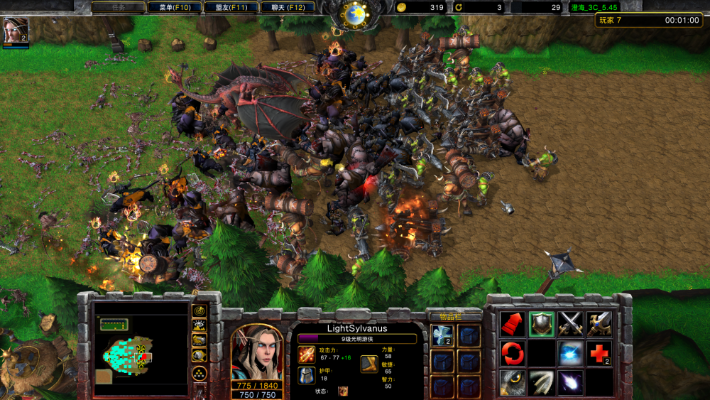Open the 盟友 (F11) allies menu
The height and width of the screenshot is (400, 710).
click(229, 7)
